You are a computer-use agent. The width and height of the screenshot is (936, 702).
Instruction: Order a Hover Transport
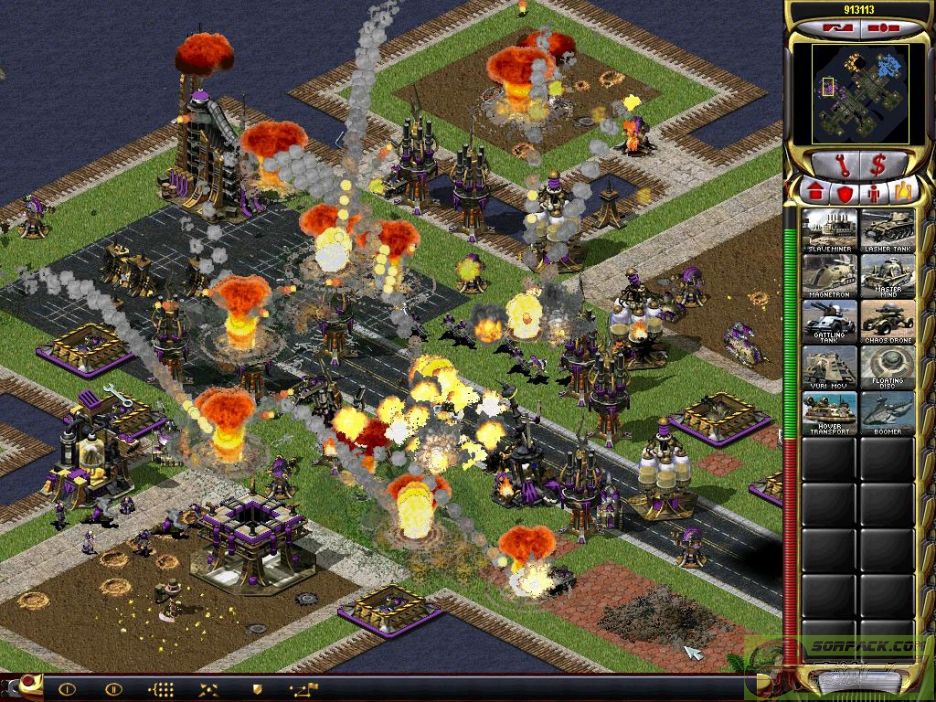pos(828,413)
